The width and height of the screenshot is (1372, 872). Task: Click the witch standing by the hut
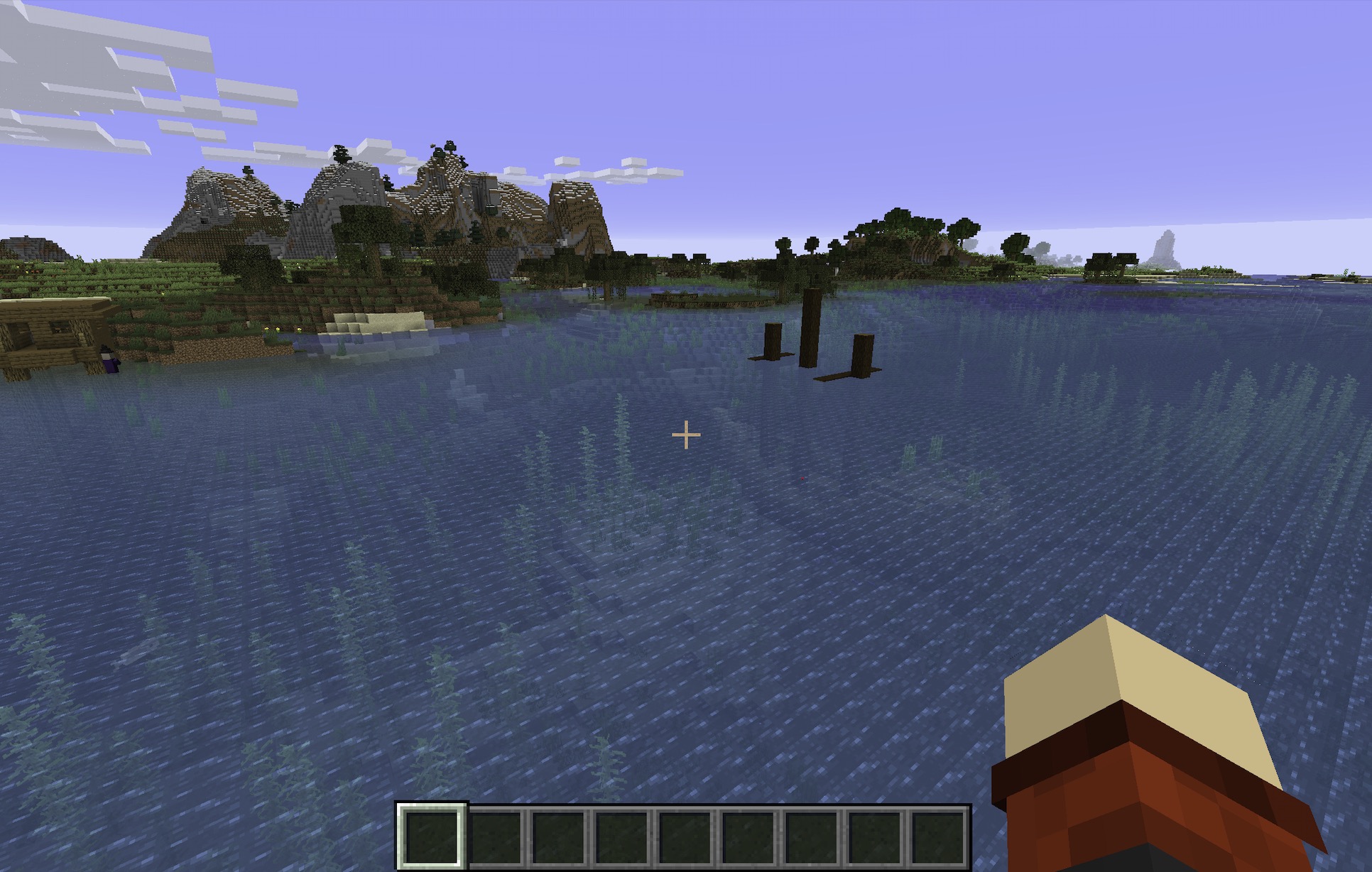pos(108,359)
